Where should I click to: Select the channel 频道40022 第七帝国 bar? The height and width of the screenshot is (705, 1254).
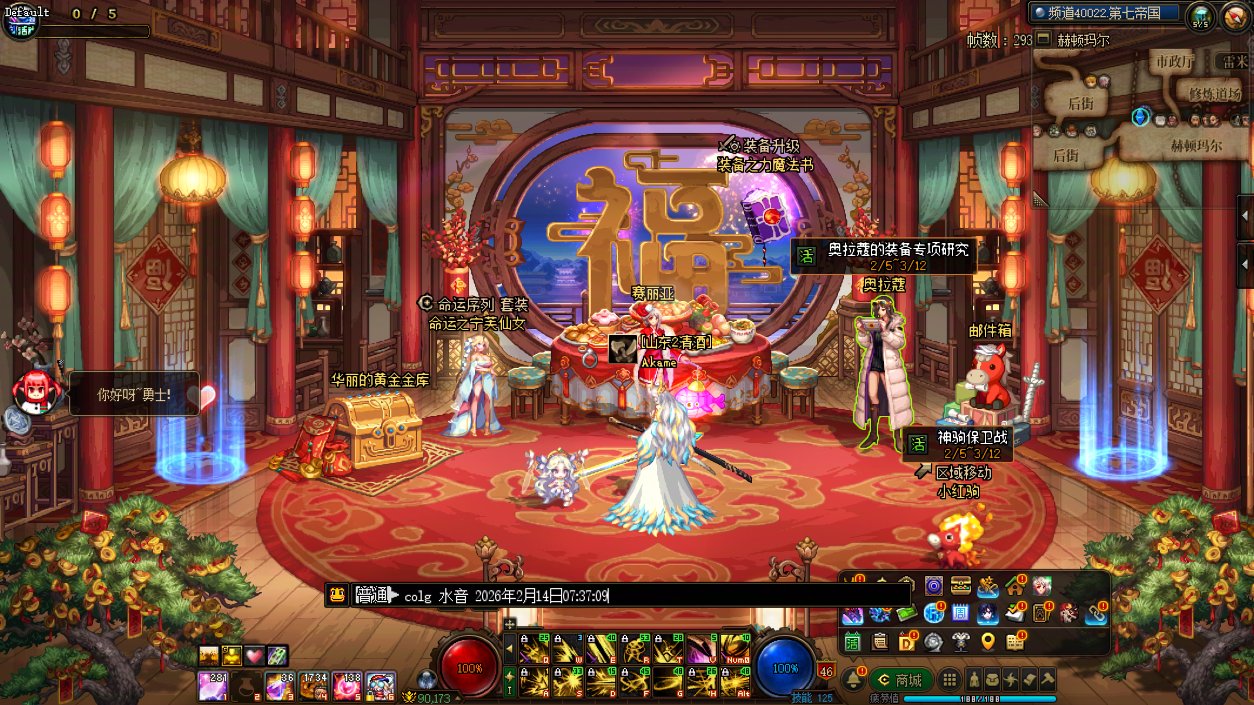(1106, 13)
